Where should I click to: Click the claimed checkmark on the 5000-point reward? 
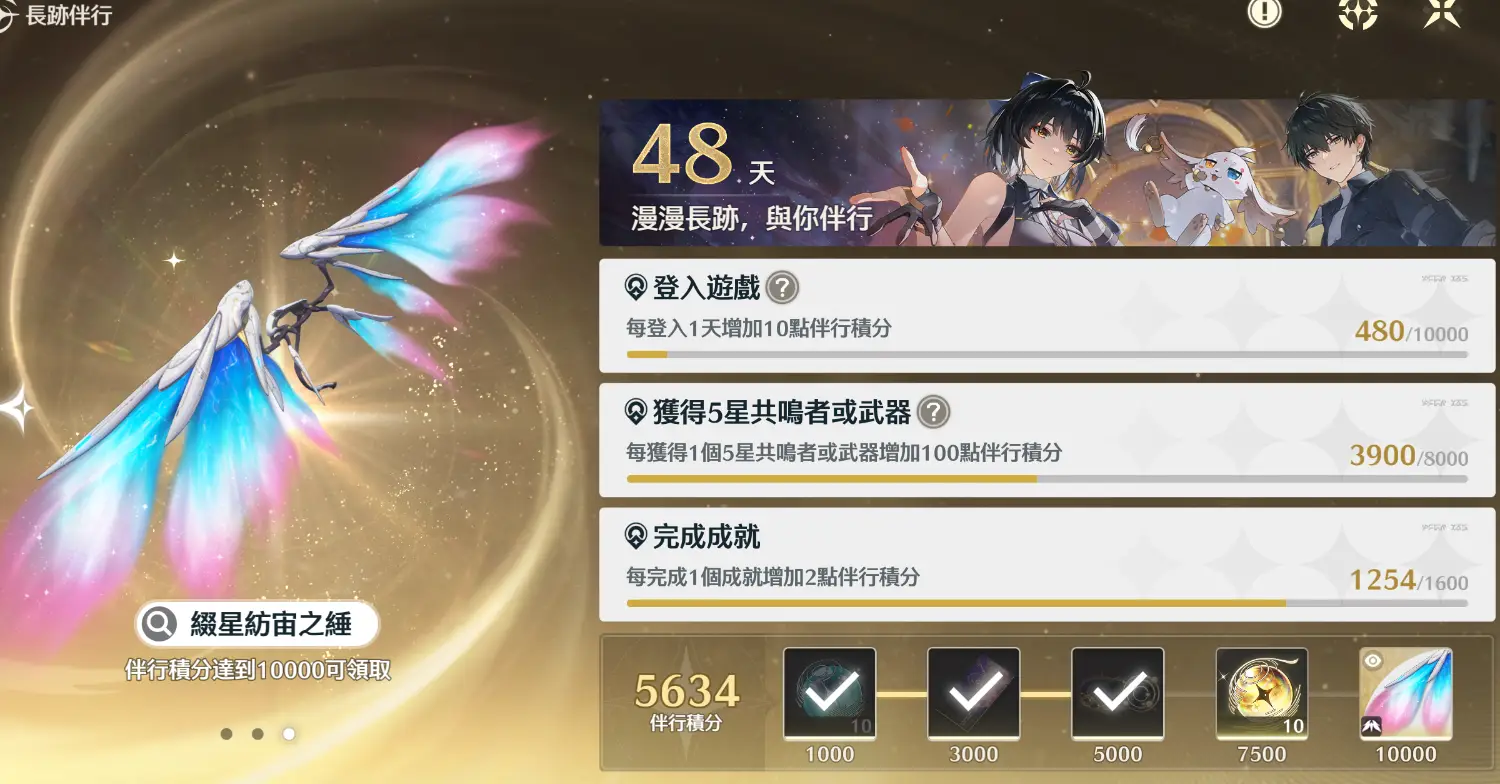[1118, 692]
